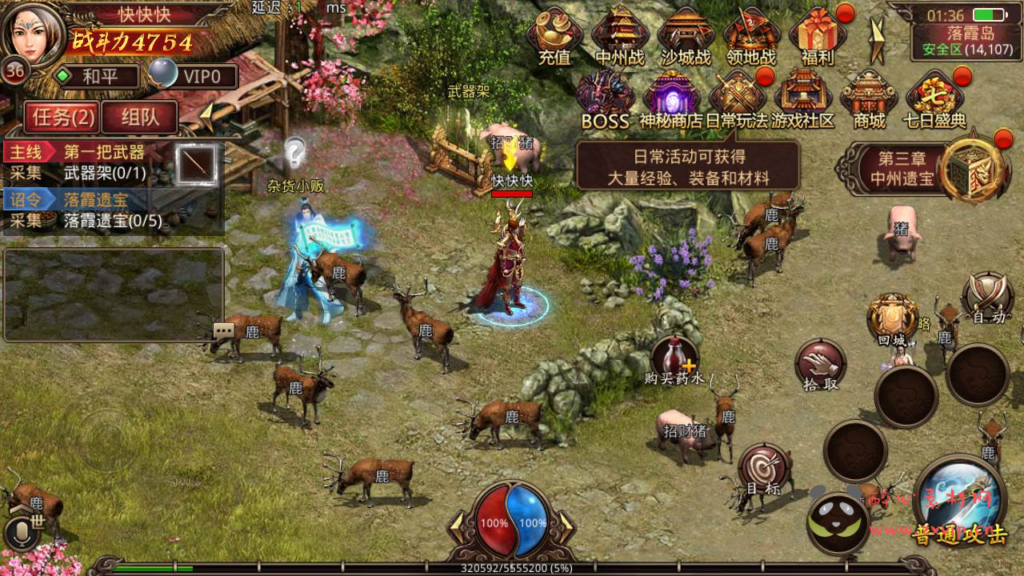Switch to the 任务(2) quest tab
This screenshot has height=576, width=1024.
[59, 117]
